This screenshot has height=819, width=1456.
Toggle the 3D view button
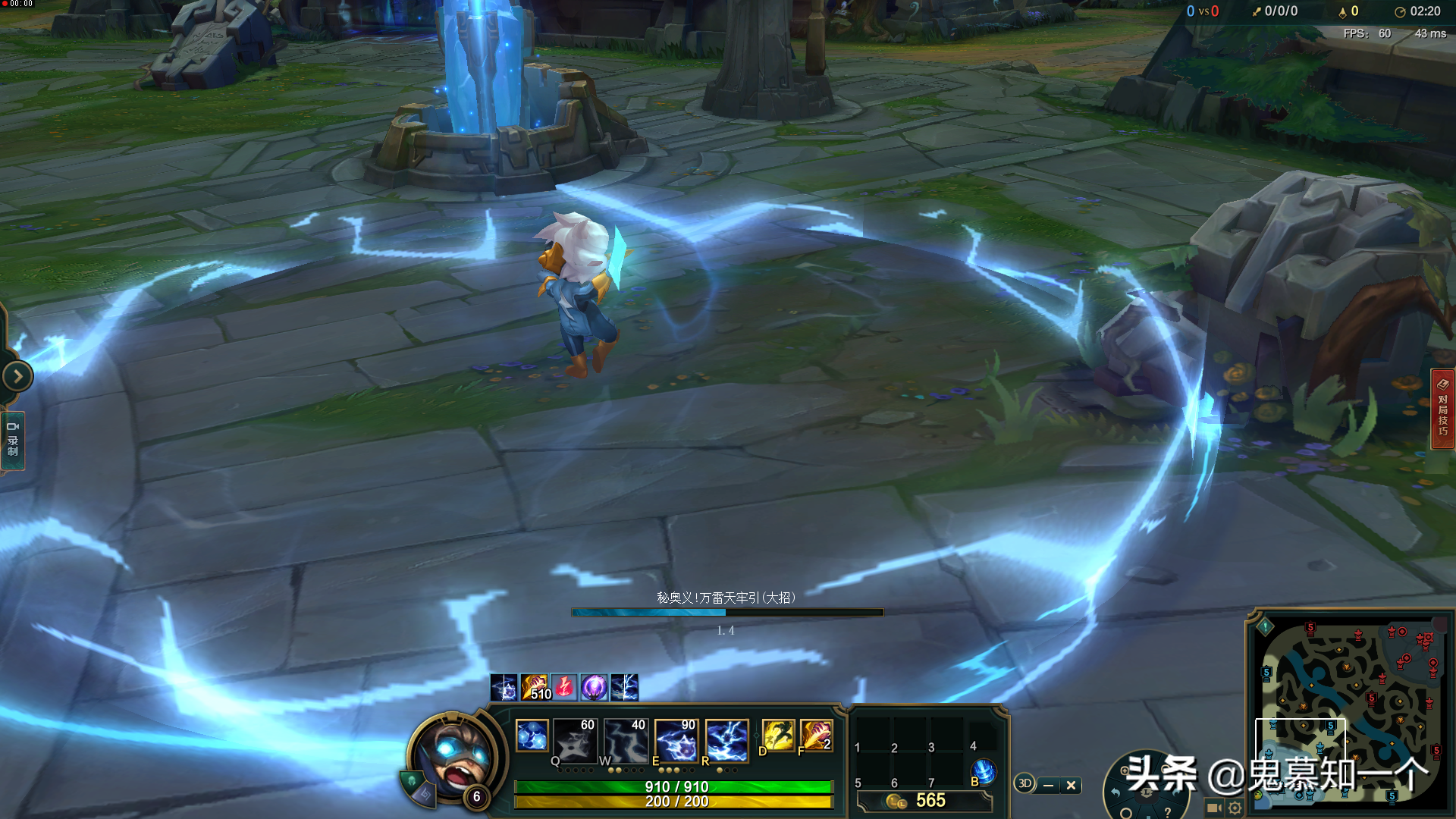[x=1025, y=784]
